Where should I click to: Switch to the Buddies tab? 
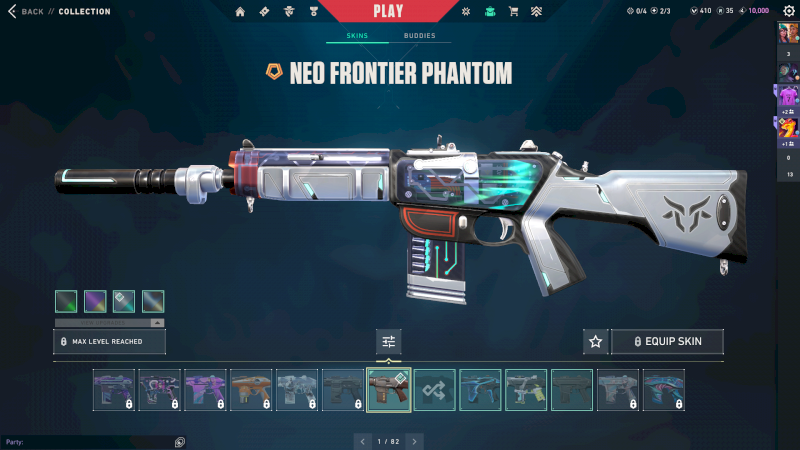point(420,36)
